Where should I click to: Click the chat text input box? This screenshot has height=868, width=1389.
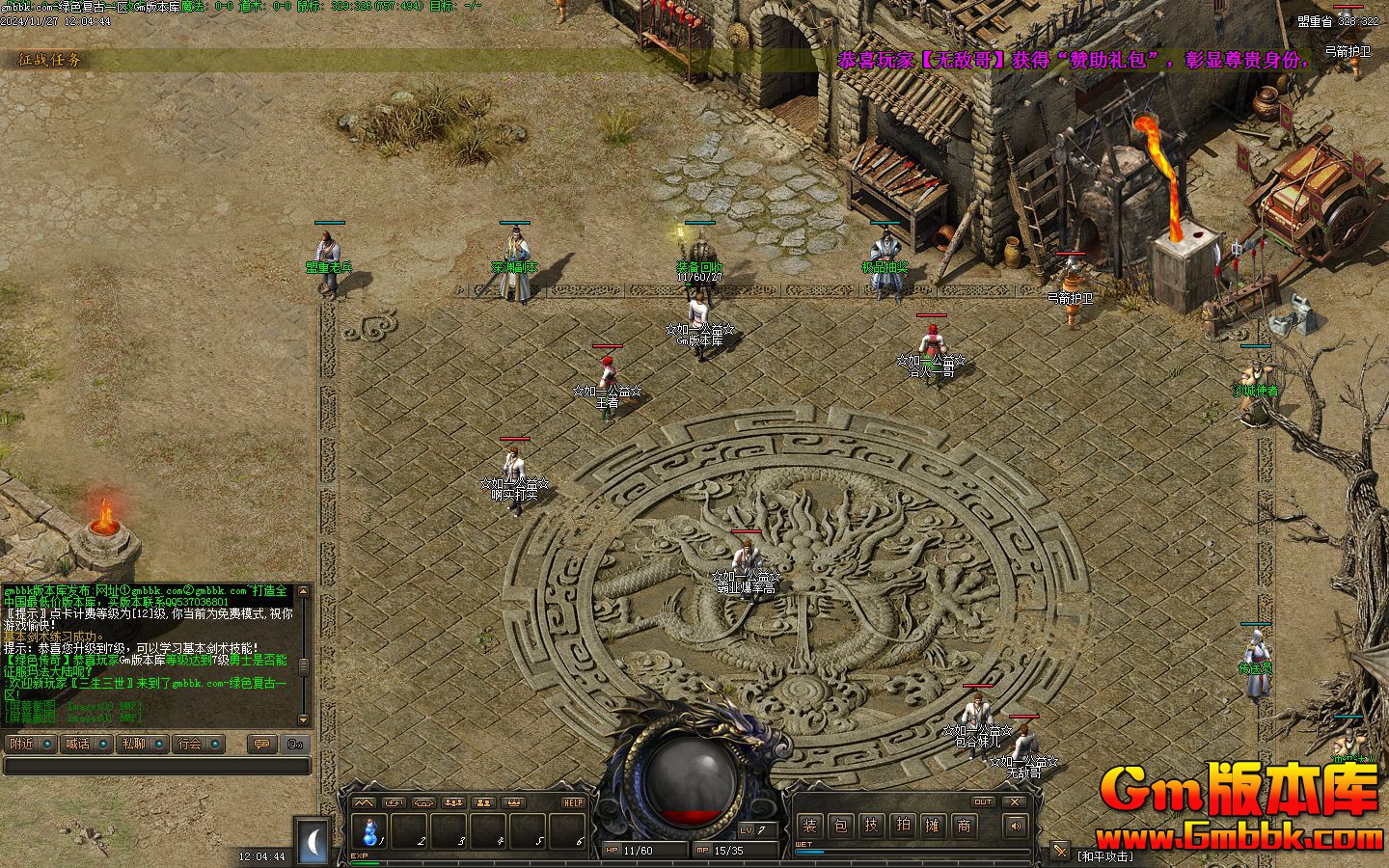[156, 766]
